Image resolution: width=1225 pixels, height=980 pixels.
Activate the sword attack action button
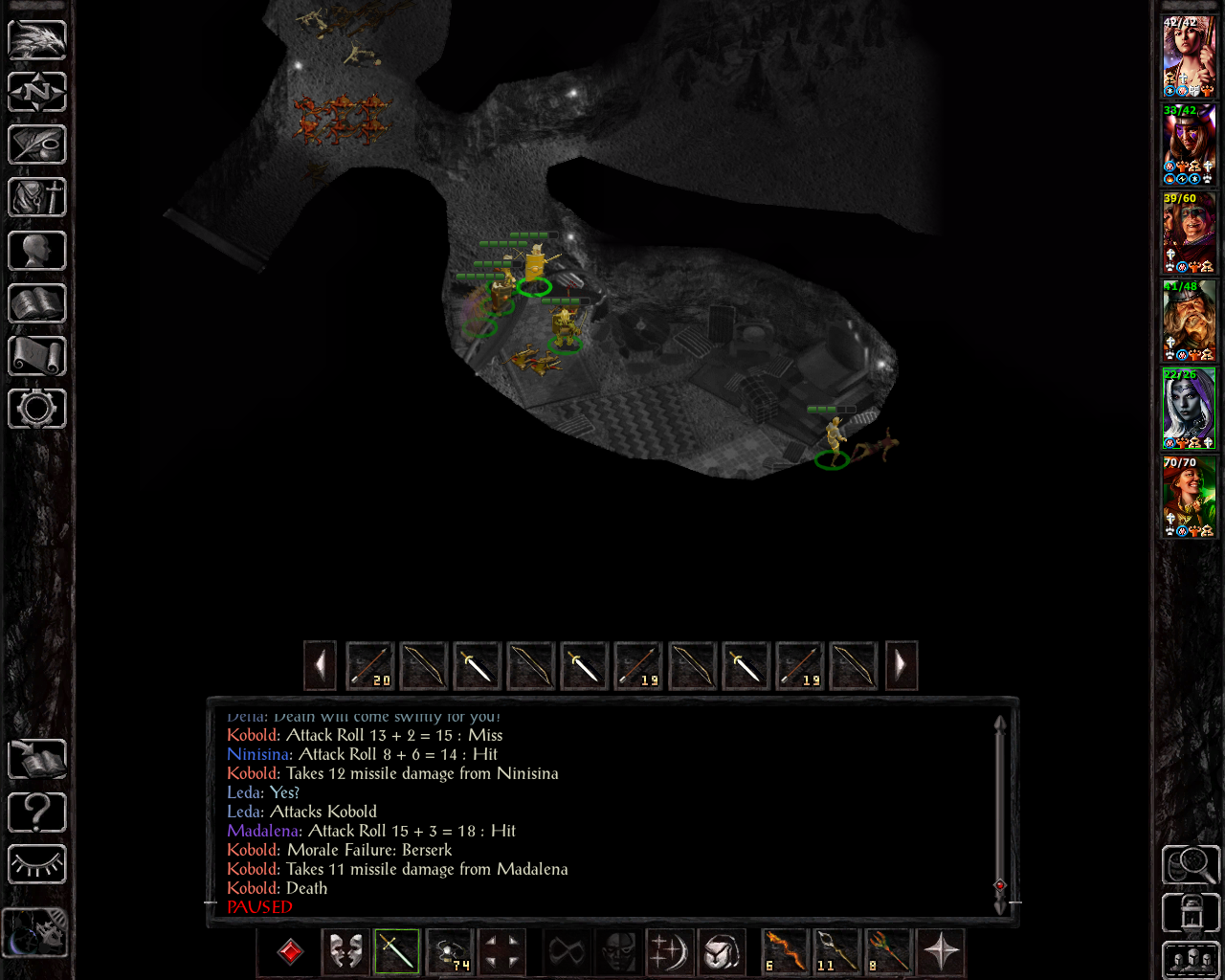[x=397, y=951]
